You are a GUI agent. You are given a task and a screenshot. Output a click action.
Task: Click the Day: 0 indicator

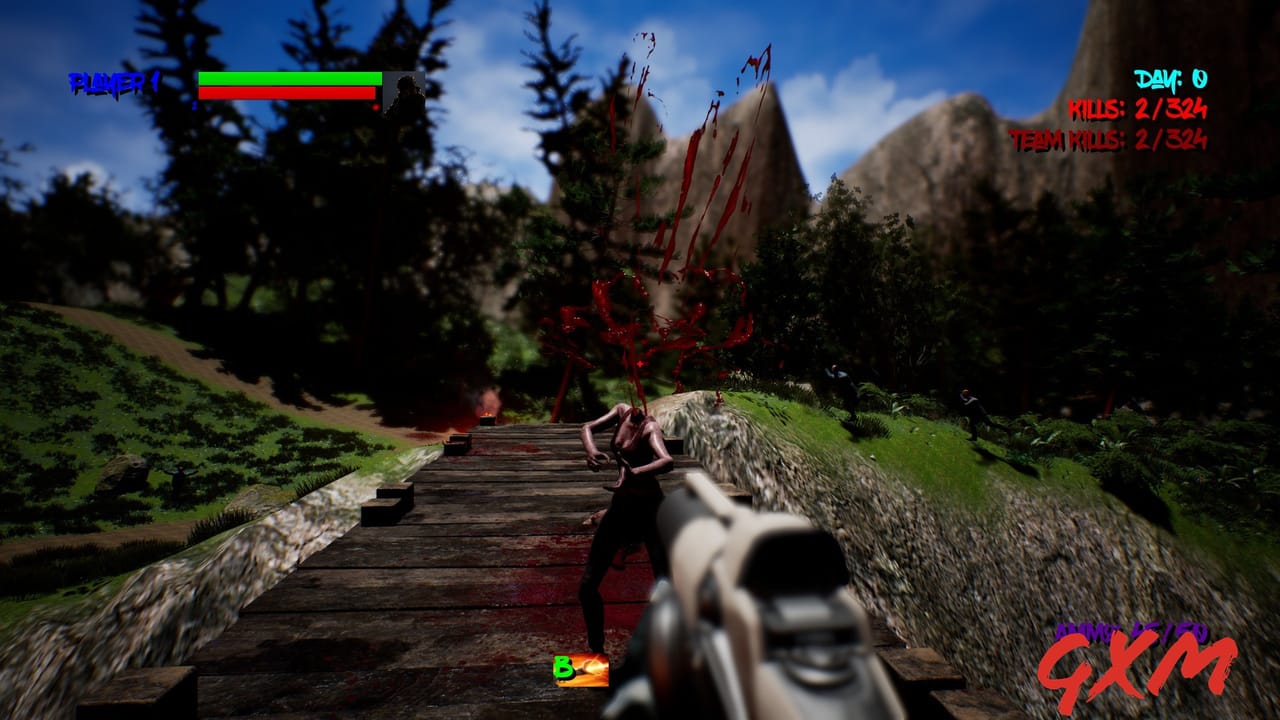(1168, 77)
